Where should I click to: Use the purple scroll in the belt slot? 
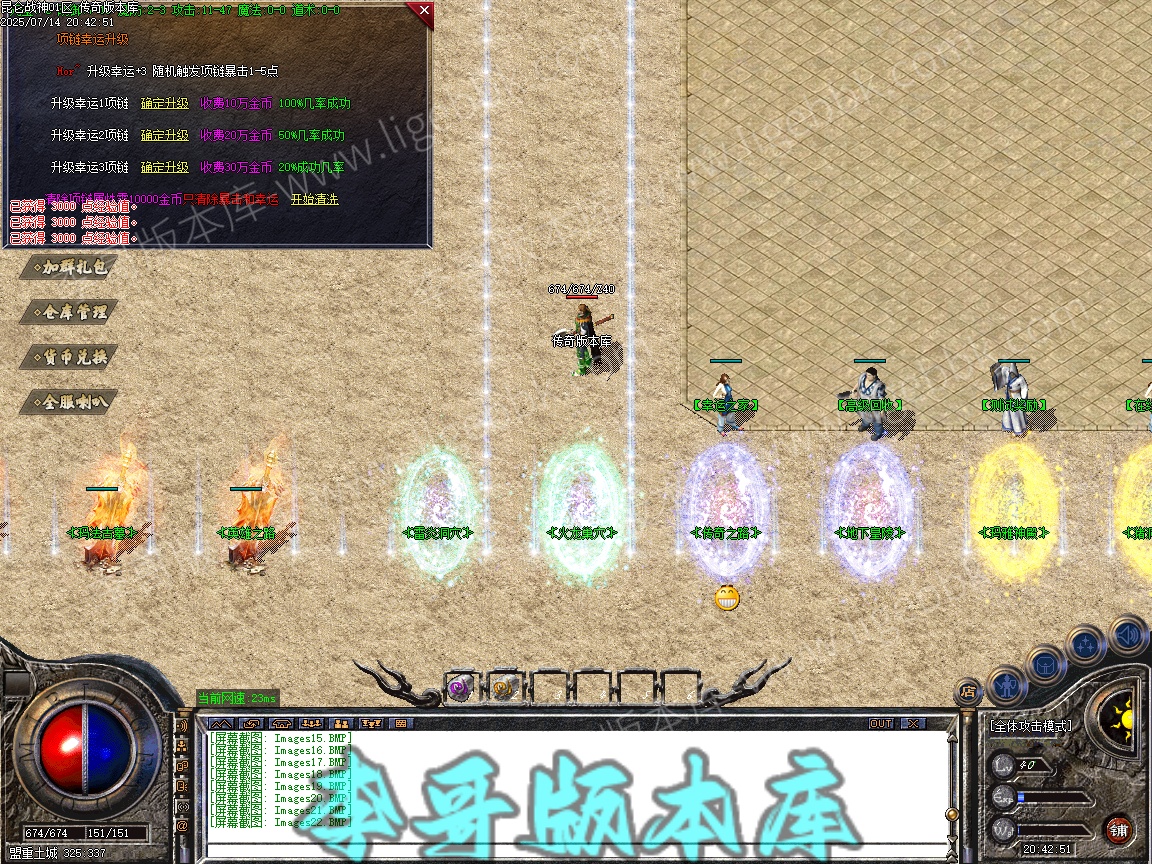click(460, 688)
